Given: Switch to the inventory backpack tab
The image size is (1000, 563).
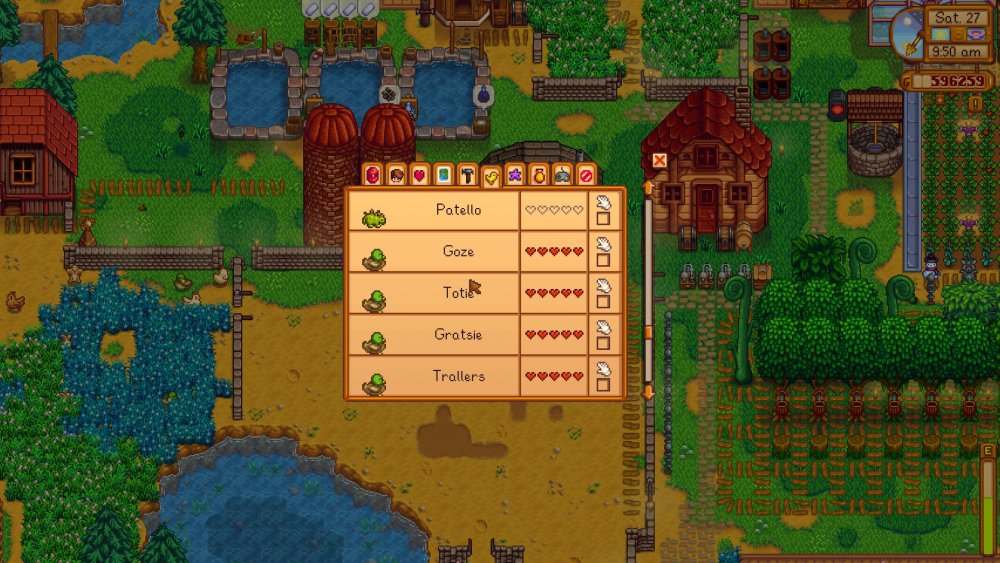Looking at the screenshot, I should [372, 176].
